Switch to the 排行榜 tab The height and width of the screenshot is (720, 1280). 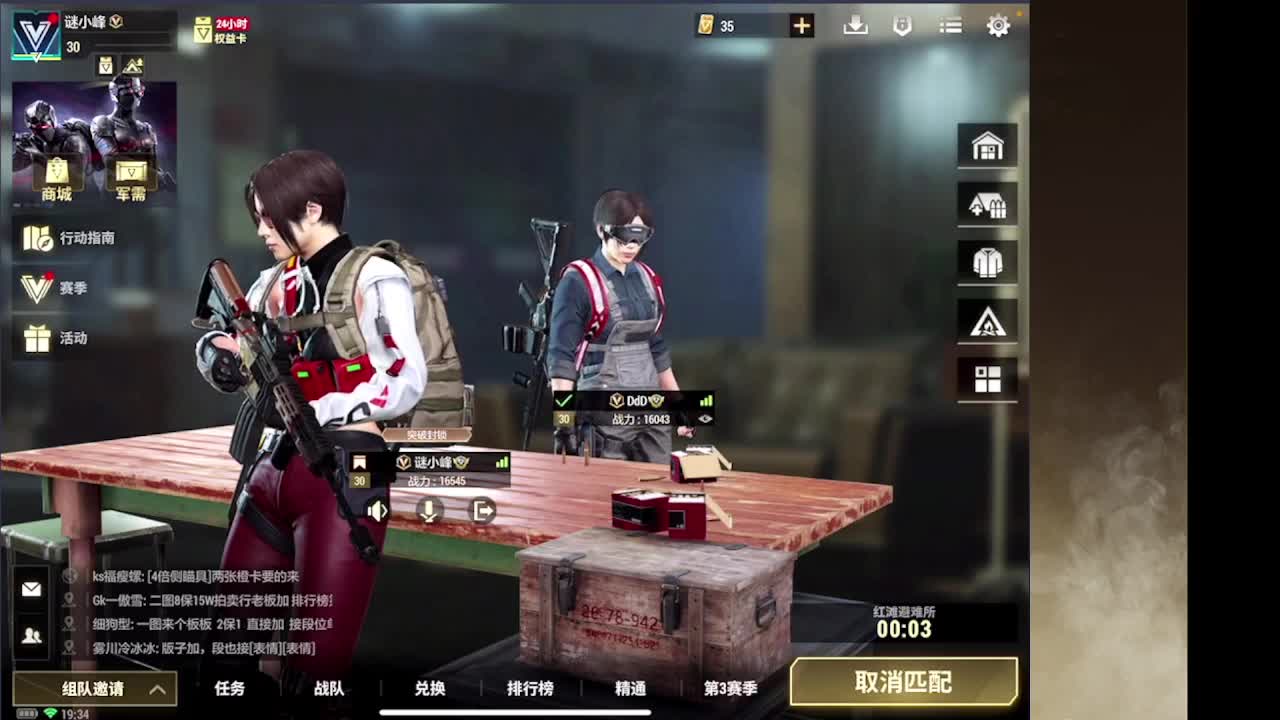coord(530,689)
